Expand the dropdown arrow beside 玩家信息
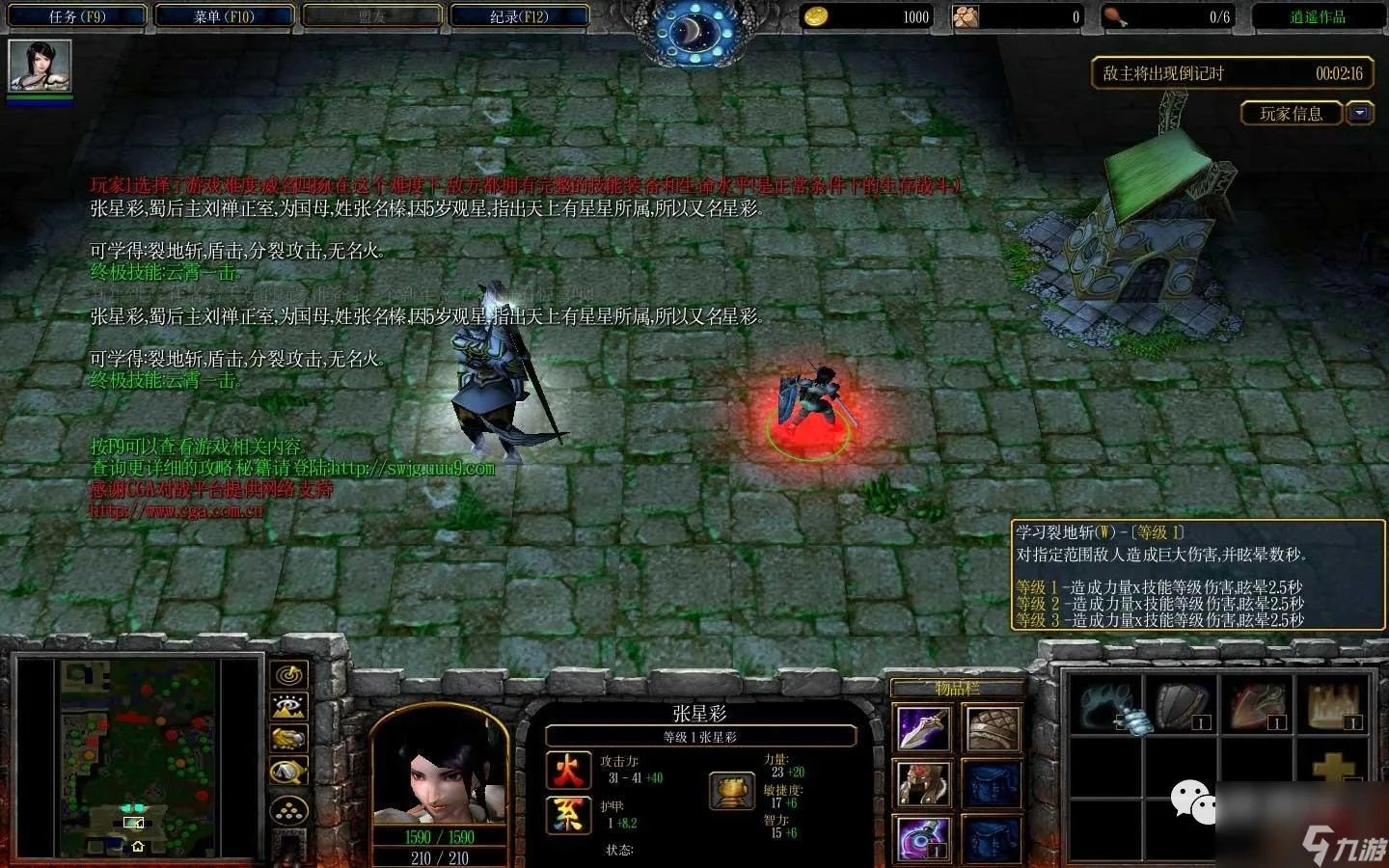Screen dimensions: 1389x868 click(1360, 114)
